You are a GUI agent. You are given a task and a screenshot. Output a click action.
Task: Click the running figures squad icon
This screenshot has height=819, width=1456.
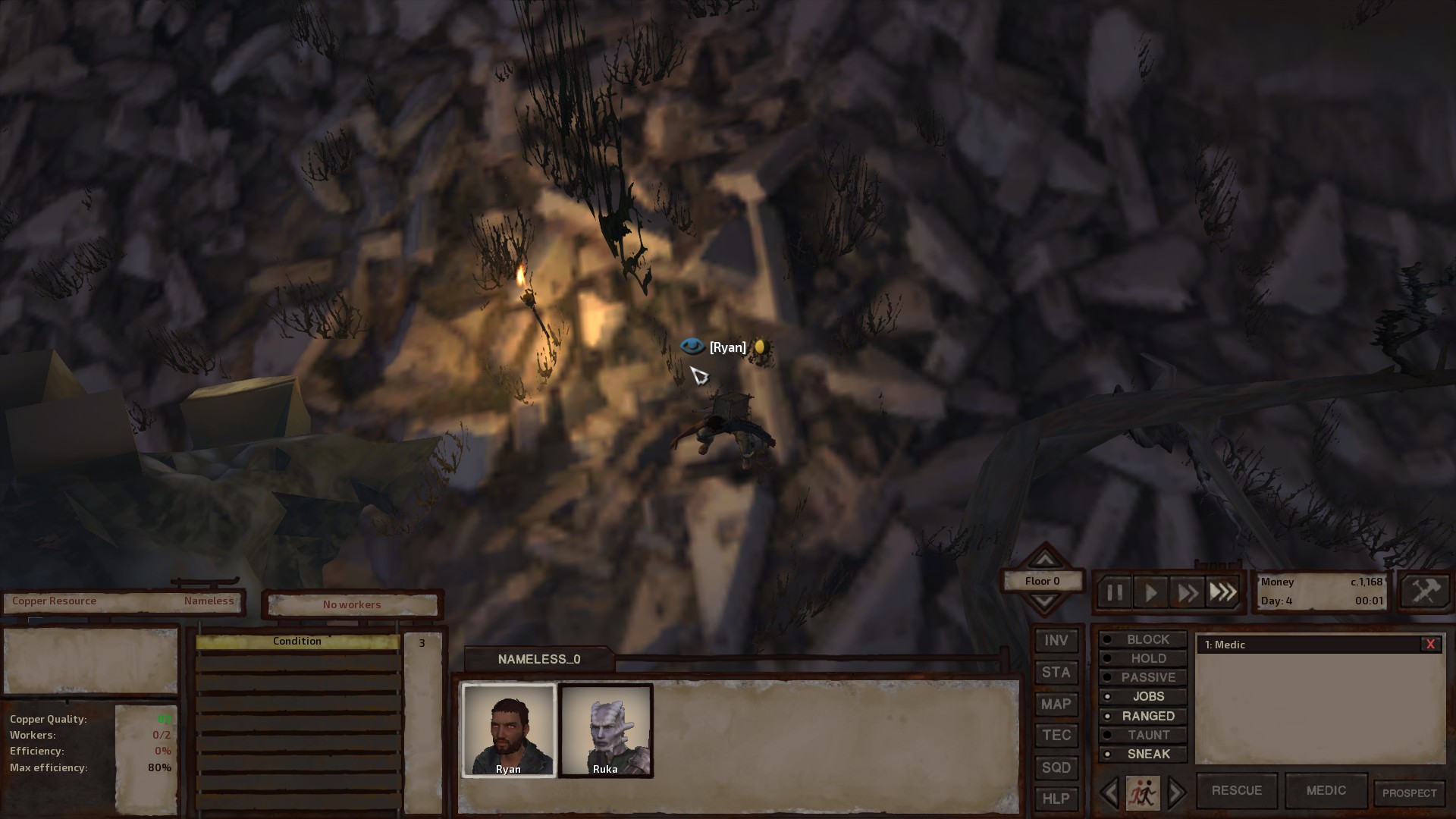pos(1144,792)
